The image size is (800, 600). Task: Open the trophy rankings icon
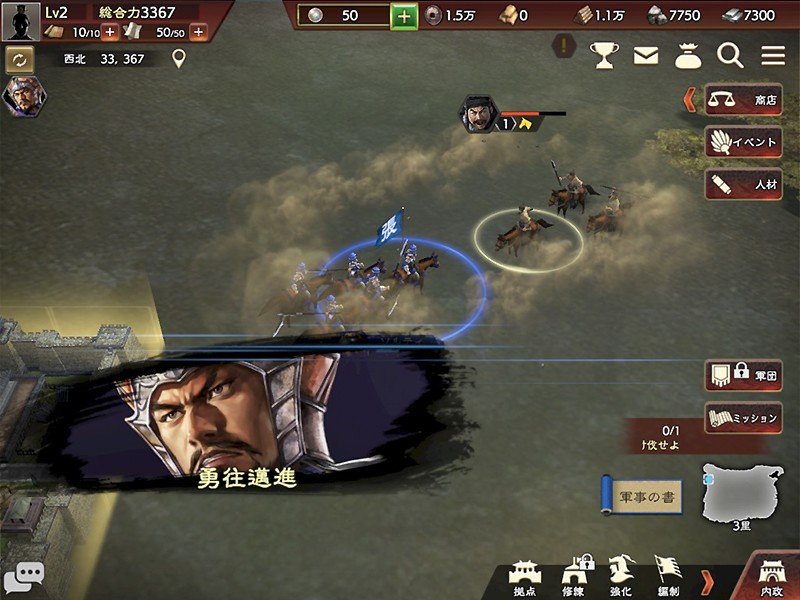(605, 56)
